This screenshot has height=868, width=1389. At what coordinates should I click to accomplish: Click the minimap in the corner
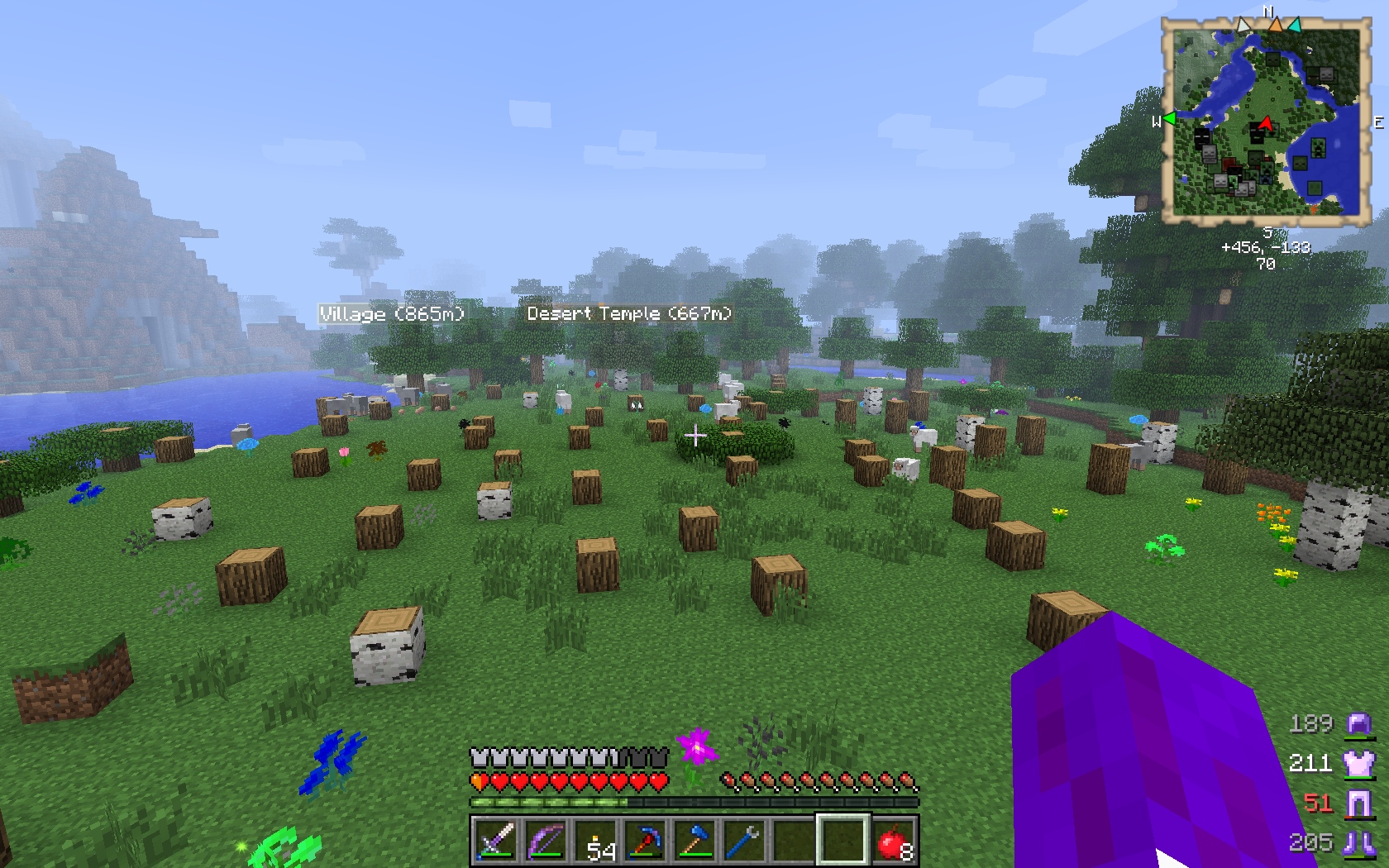click(x=1265, y=121)
